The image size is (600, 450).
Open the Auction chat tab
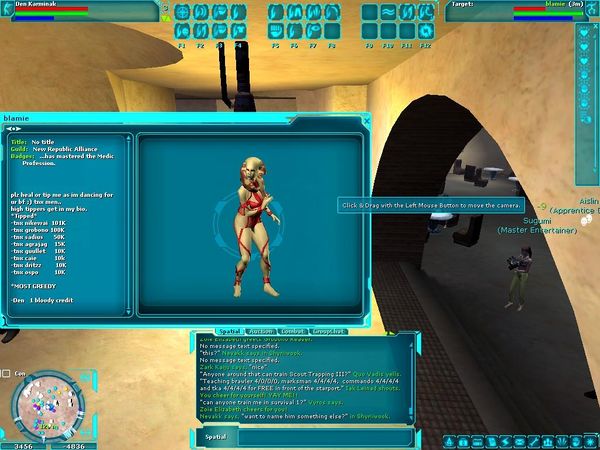click(x=260, y=330)
